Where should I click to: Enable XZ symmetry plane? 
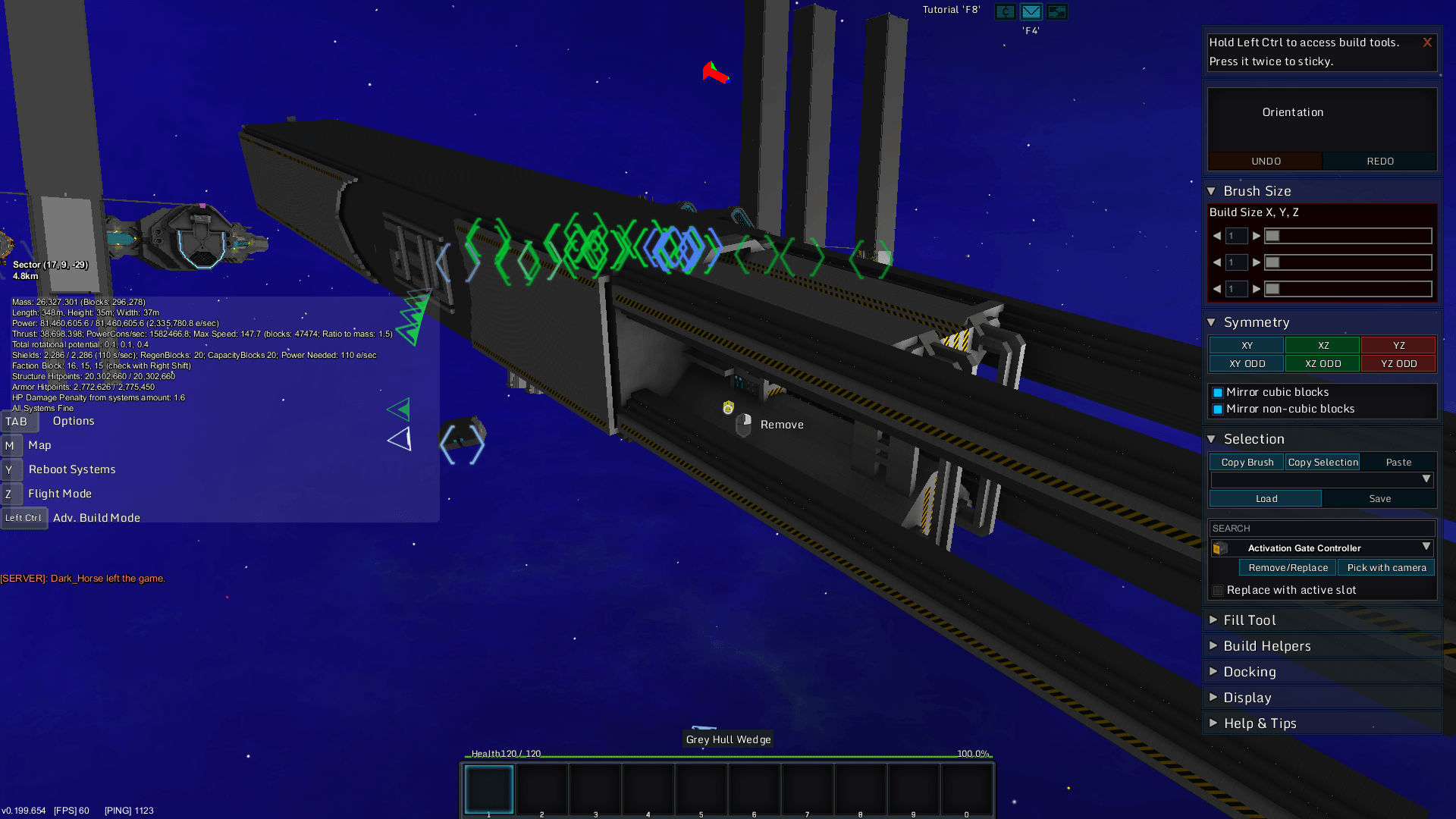tap(1323, 346)
